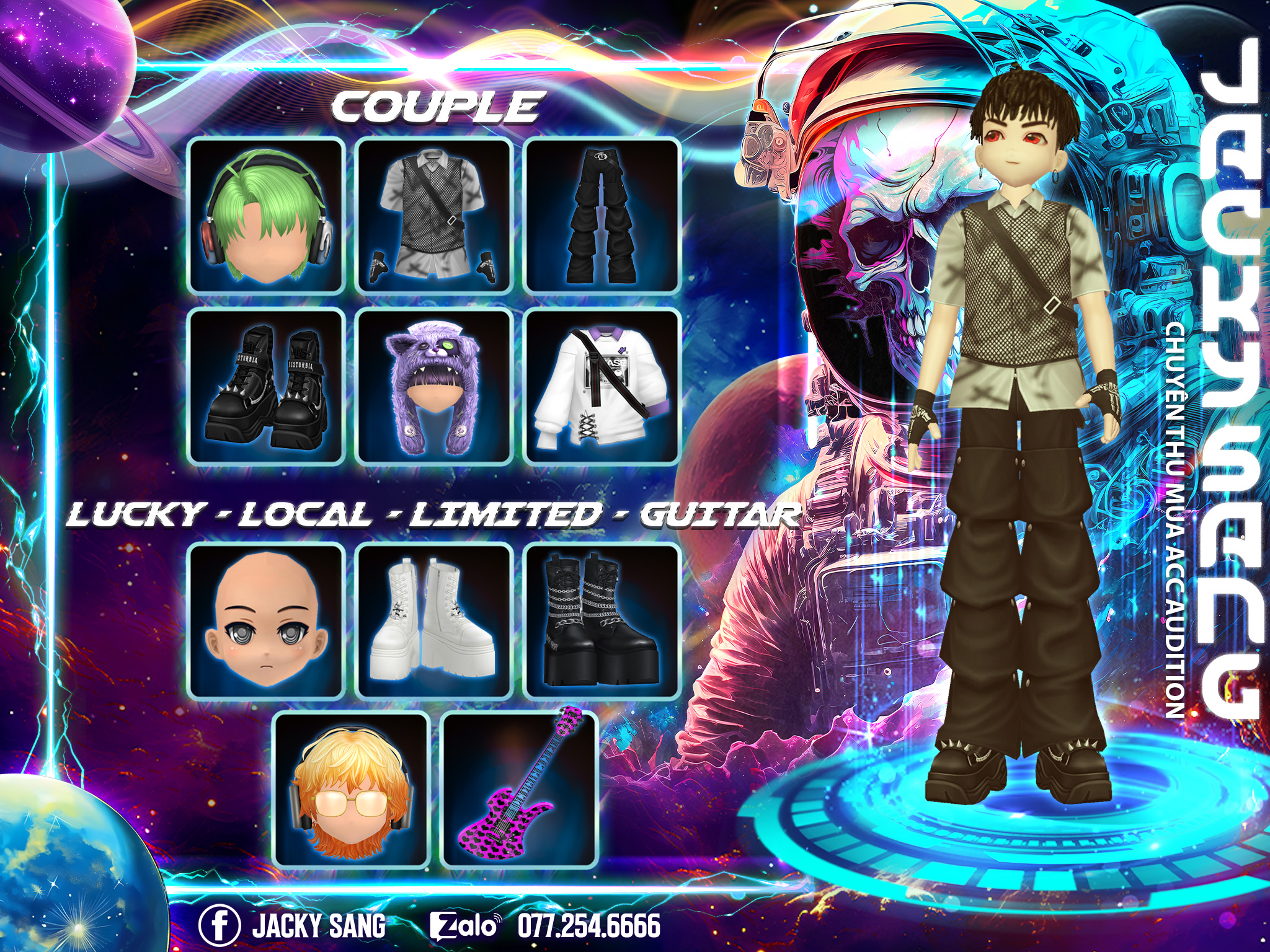Screen dimensions: 1270x952
Task: Pick the white platform boots tile
Action: [434, 620]
